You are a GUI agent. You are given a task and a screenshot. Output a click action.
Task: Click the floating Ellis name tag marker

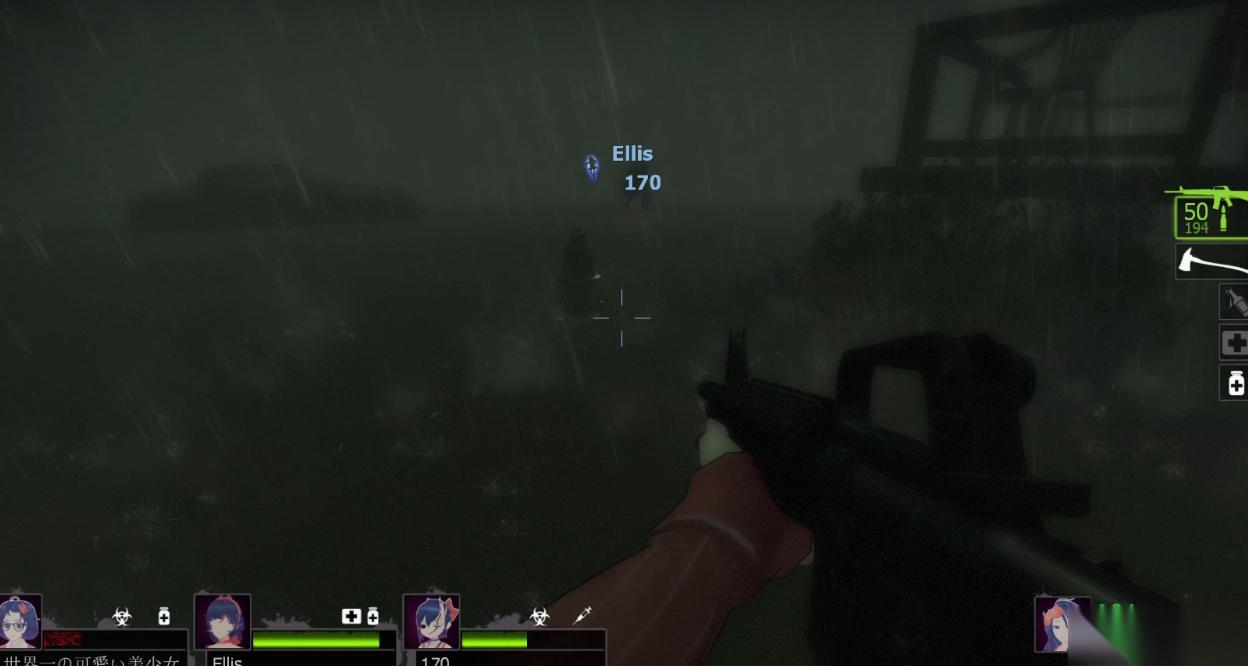tap(592, 166)
